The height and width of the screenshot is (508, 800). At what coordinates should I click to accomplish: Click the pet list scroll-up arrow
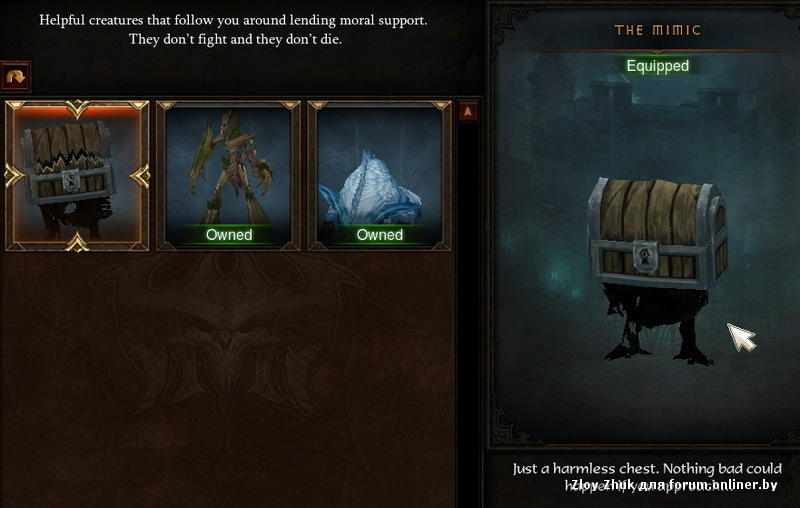click(x=468, y=112)
